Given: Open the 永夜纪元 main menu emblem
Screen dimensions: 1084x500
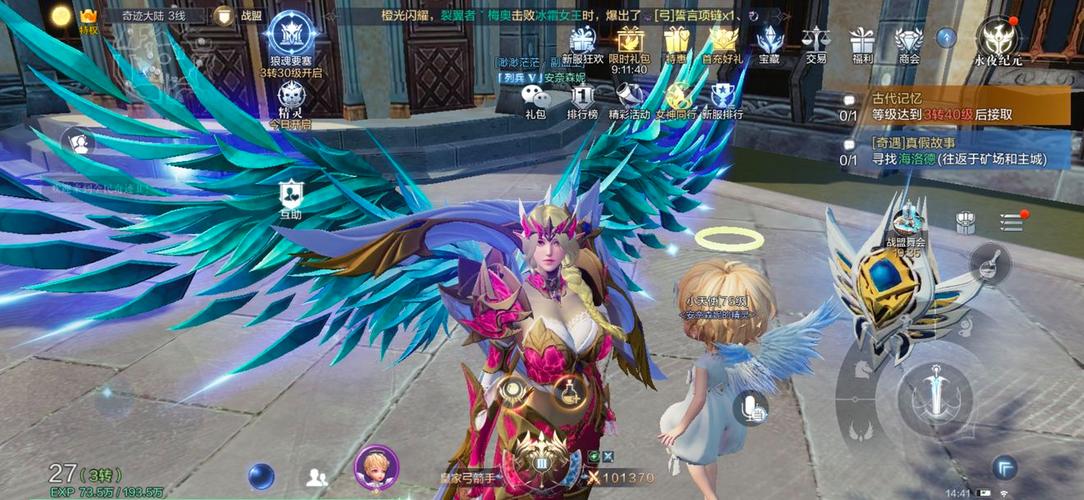Looking at the screenshot, I should tap(997, 38).
